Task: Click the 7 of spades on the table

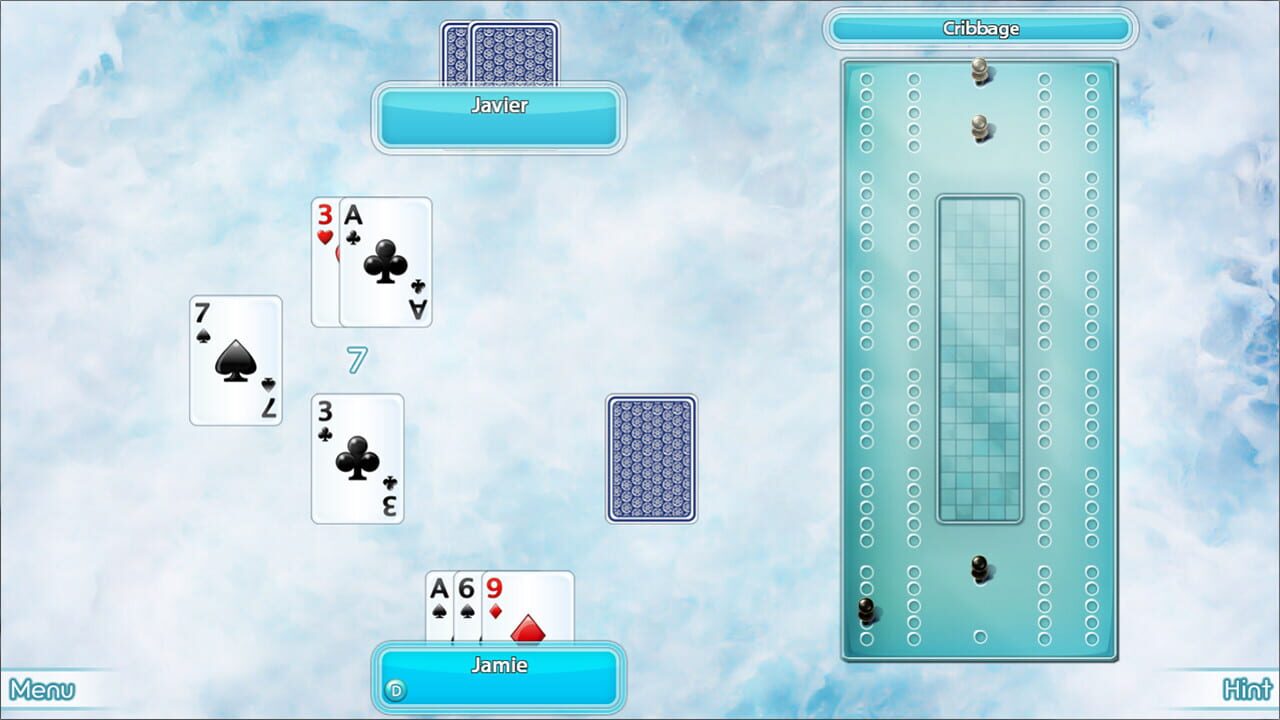Action: (234, 362)
